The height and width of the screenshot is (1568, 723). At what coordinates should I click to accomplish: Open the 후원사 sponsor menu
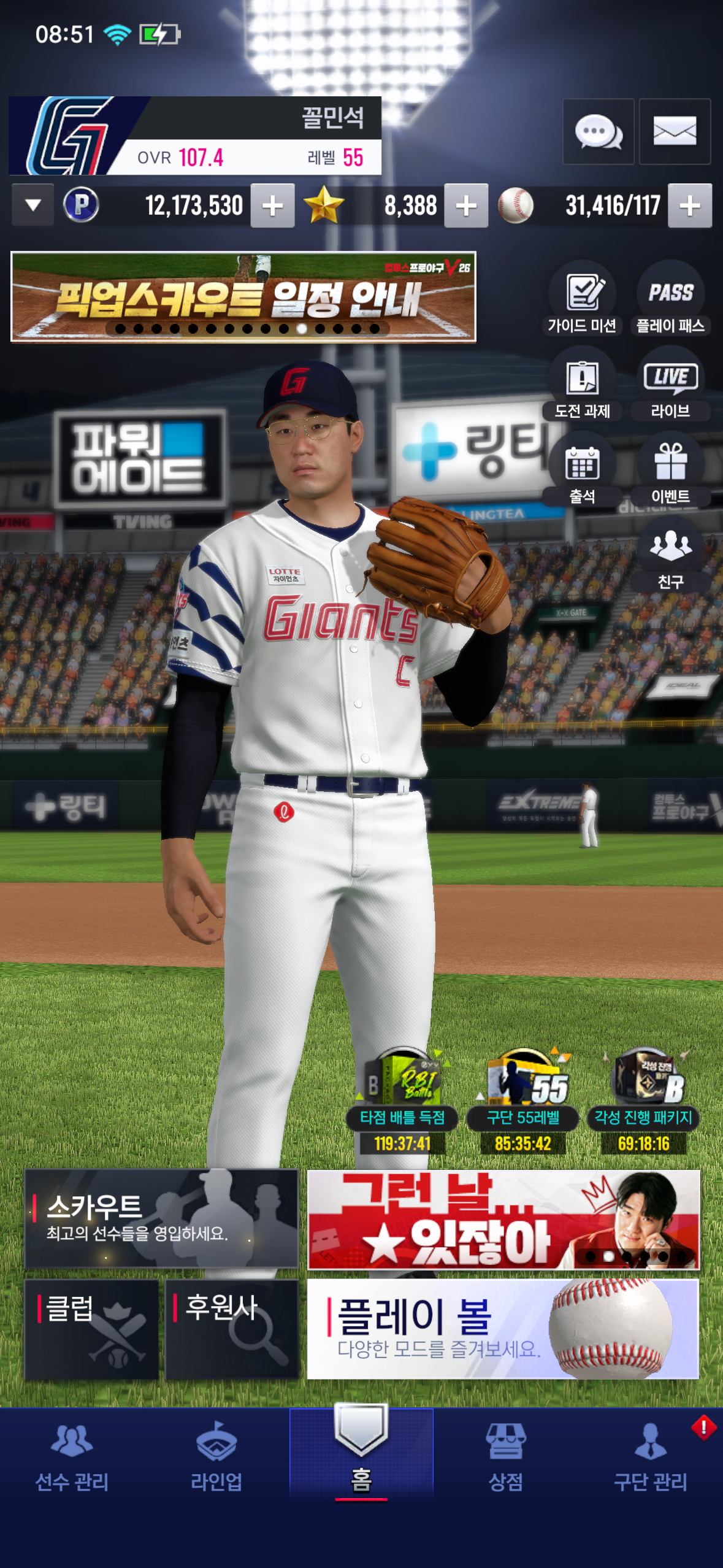[x=231, y=1329]
